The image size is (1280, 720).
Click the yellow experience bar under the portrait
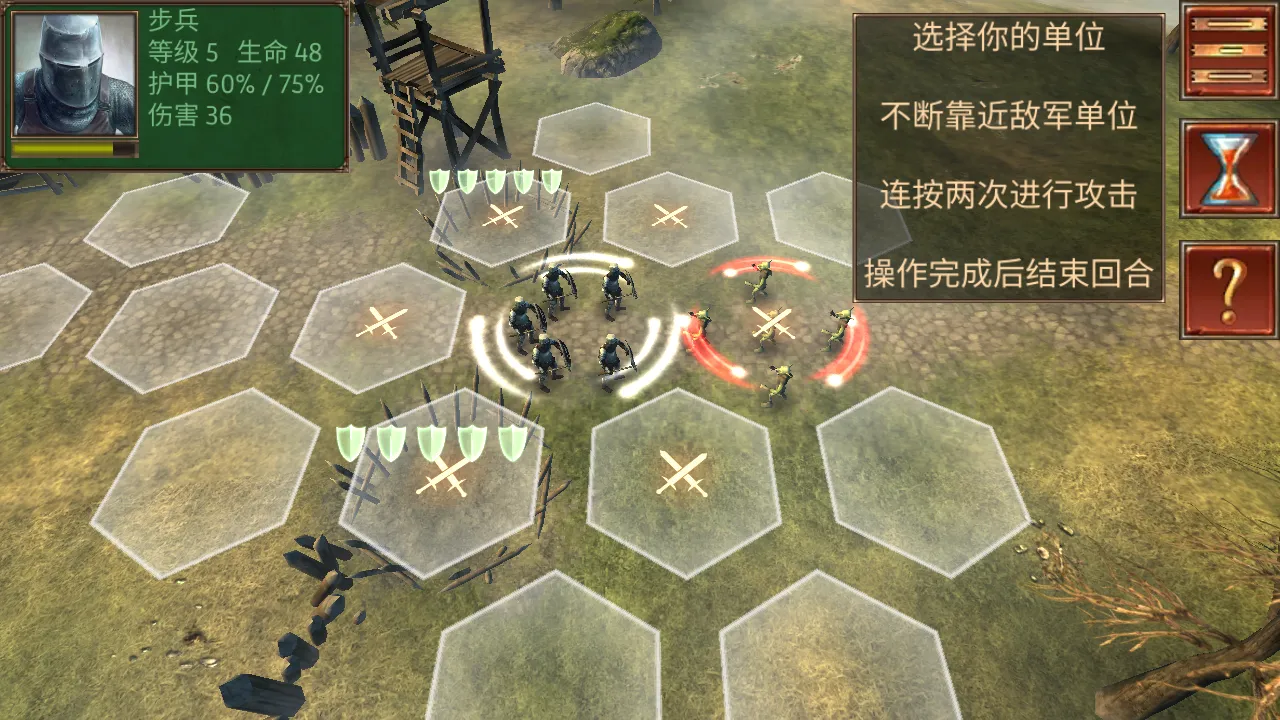tap(75, 150)
